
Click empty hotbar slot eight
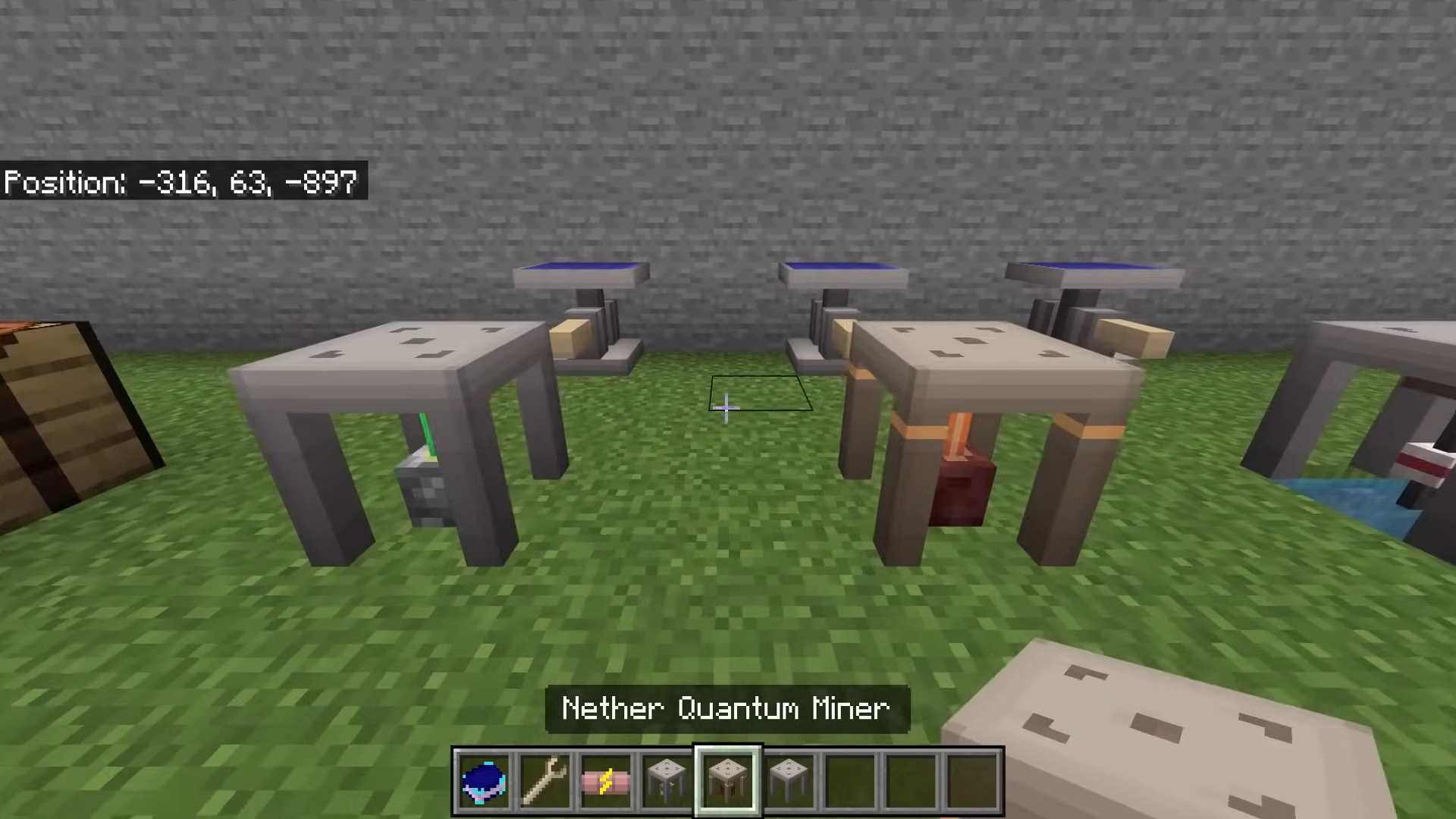908,778
